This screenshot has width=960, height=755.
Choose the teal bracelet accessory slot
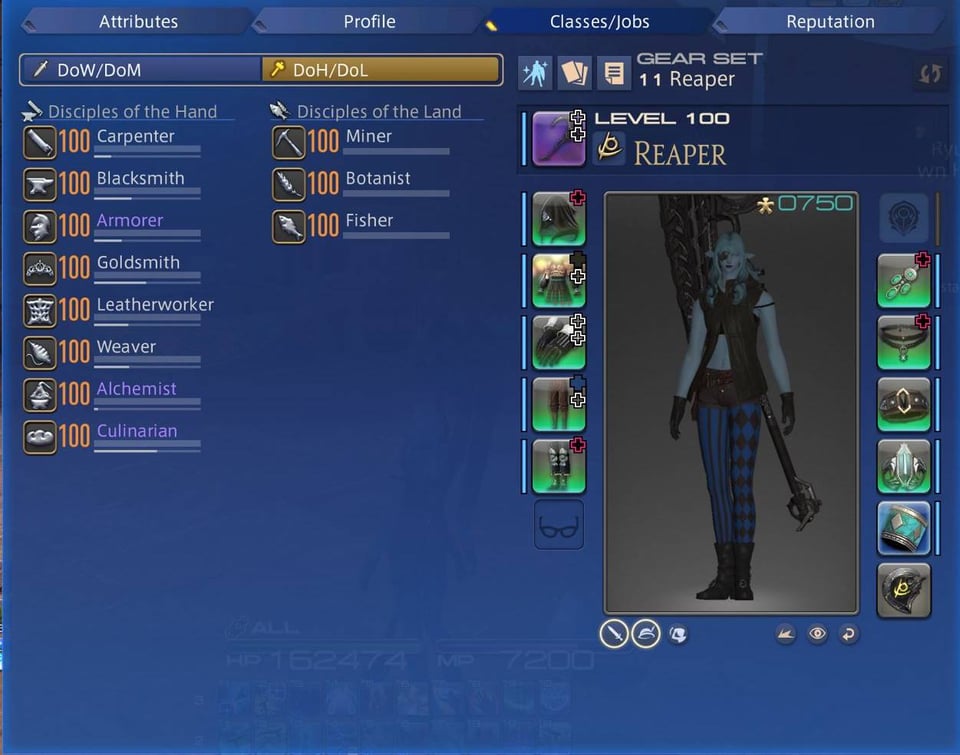click(x=903, y=527)
